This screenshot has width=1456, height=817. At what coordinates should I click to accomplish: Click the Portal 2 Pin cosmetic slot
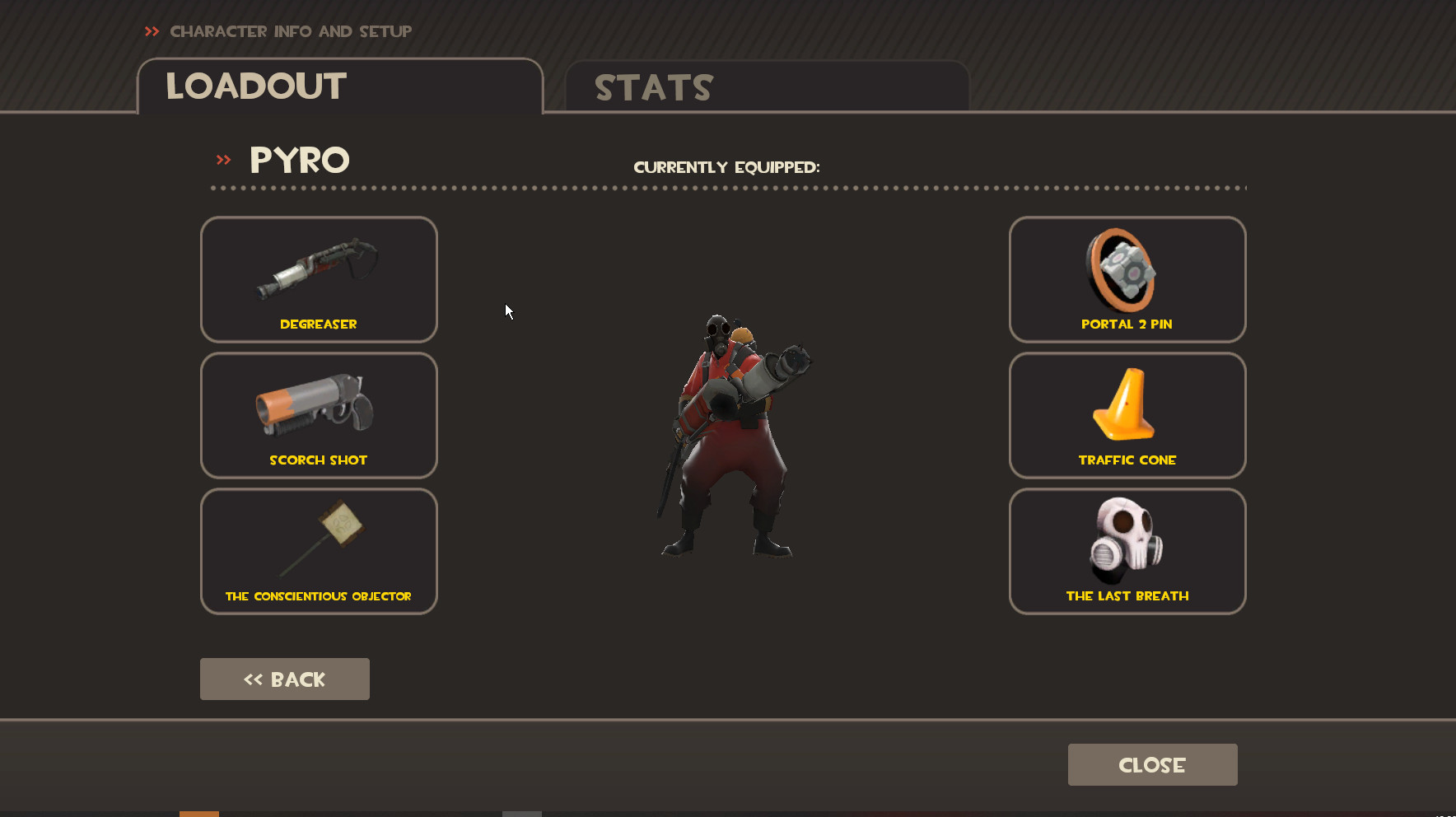coord(1127,280)
